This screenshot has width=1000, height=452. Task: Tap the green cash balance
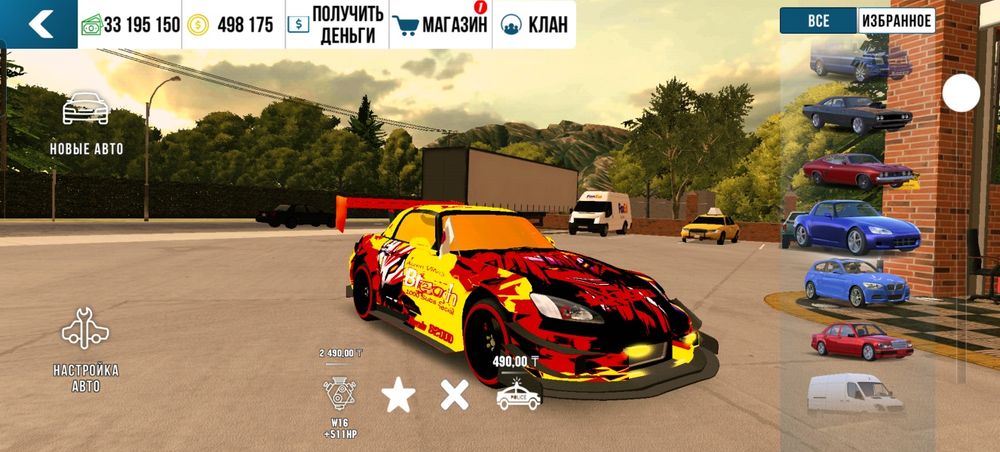pos(130,25)
